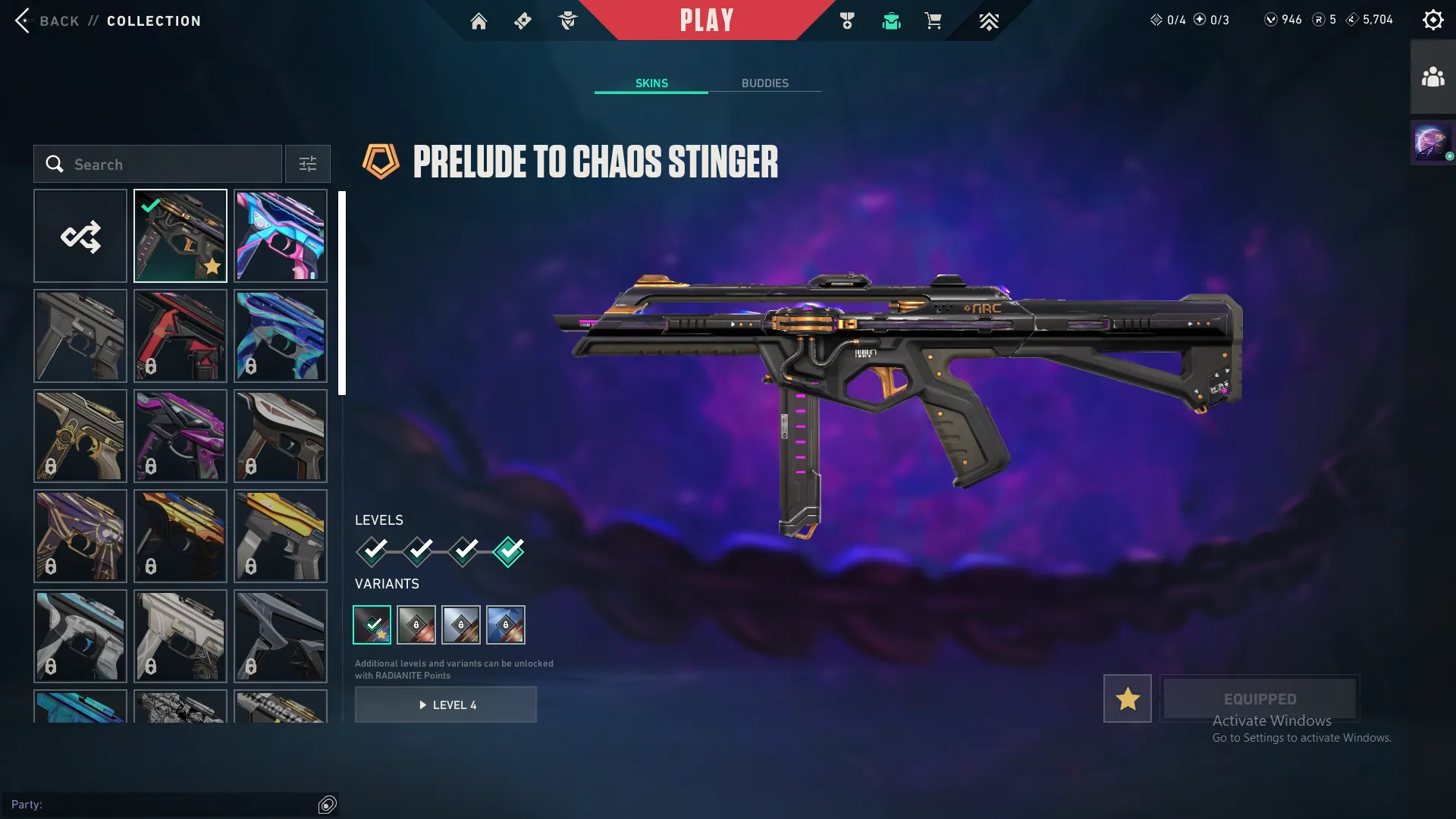Open the filter options beside the search bar
This screenshot has width=1456, height=819.
(x=307, y=164)
